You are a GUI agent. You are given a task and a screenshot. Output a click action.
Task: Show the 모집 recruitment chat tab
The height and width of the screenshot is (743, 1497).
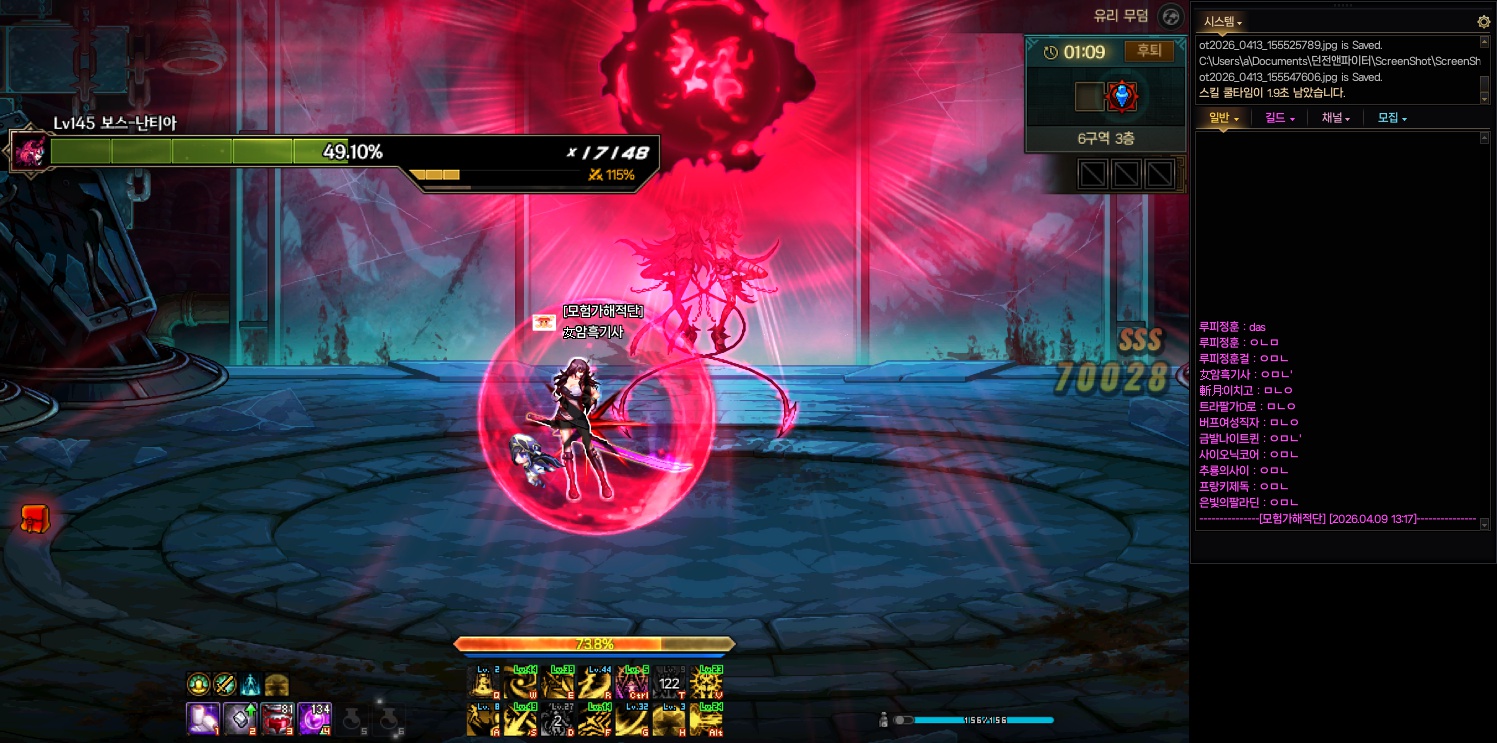1391,118
